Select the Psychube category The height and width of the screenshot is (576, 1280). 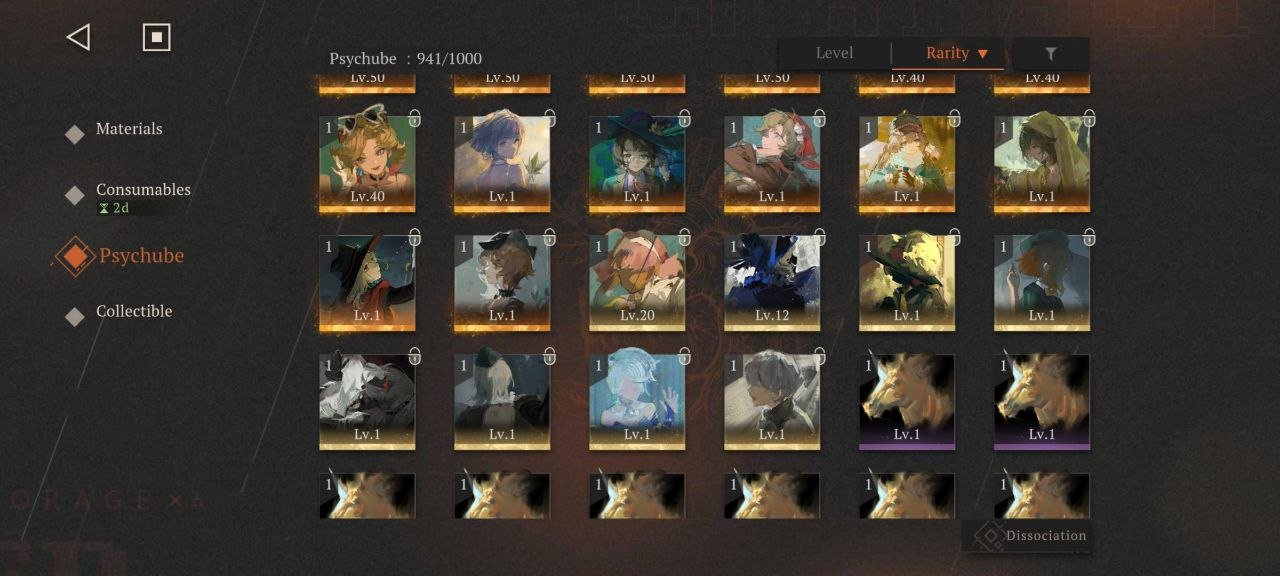click(x=140, y=256)
